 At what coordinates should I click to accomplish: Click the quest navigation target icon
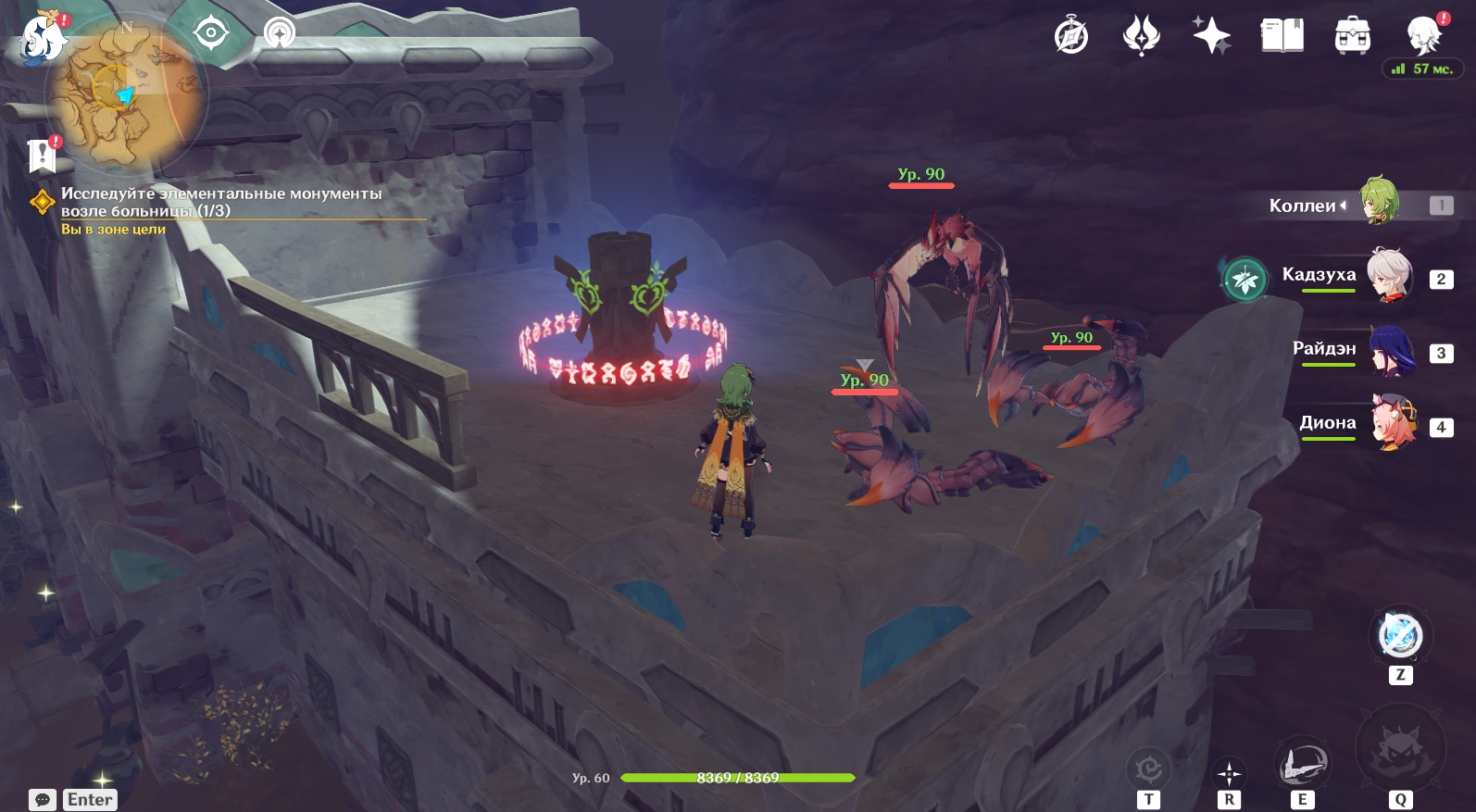(211, 34)
